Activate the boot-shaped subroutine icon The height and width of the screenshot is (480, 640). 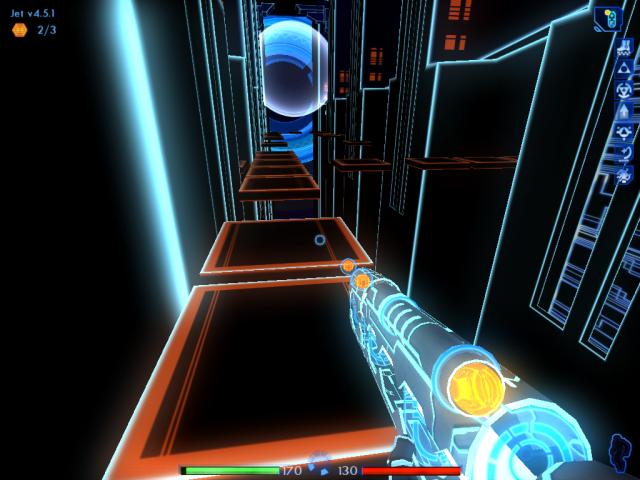[x=623, y=45]
